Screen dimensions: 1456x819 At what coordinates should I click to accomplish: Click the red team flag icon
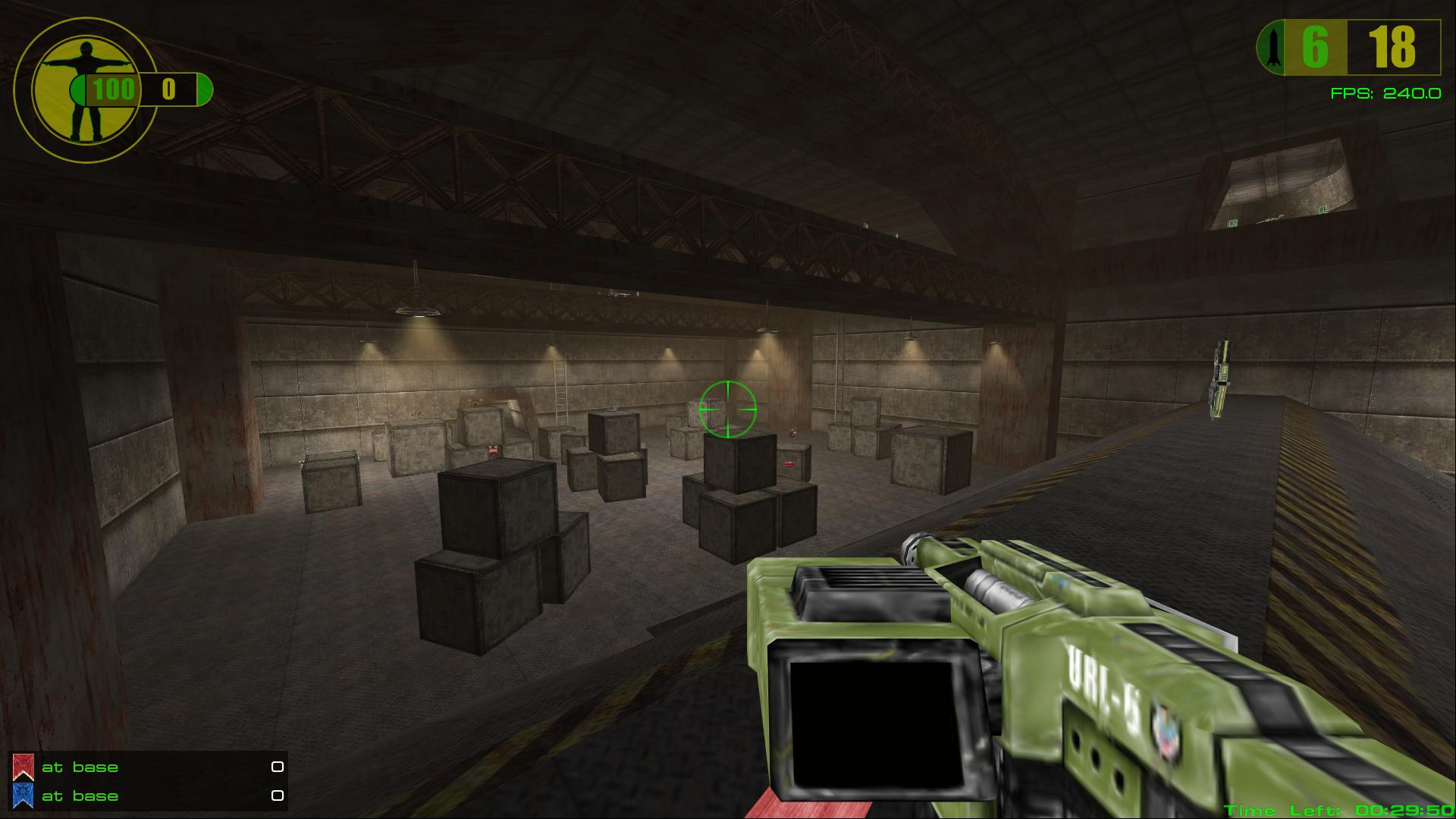[x=23, y=767]
